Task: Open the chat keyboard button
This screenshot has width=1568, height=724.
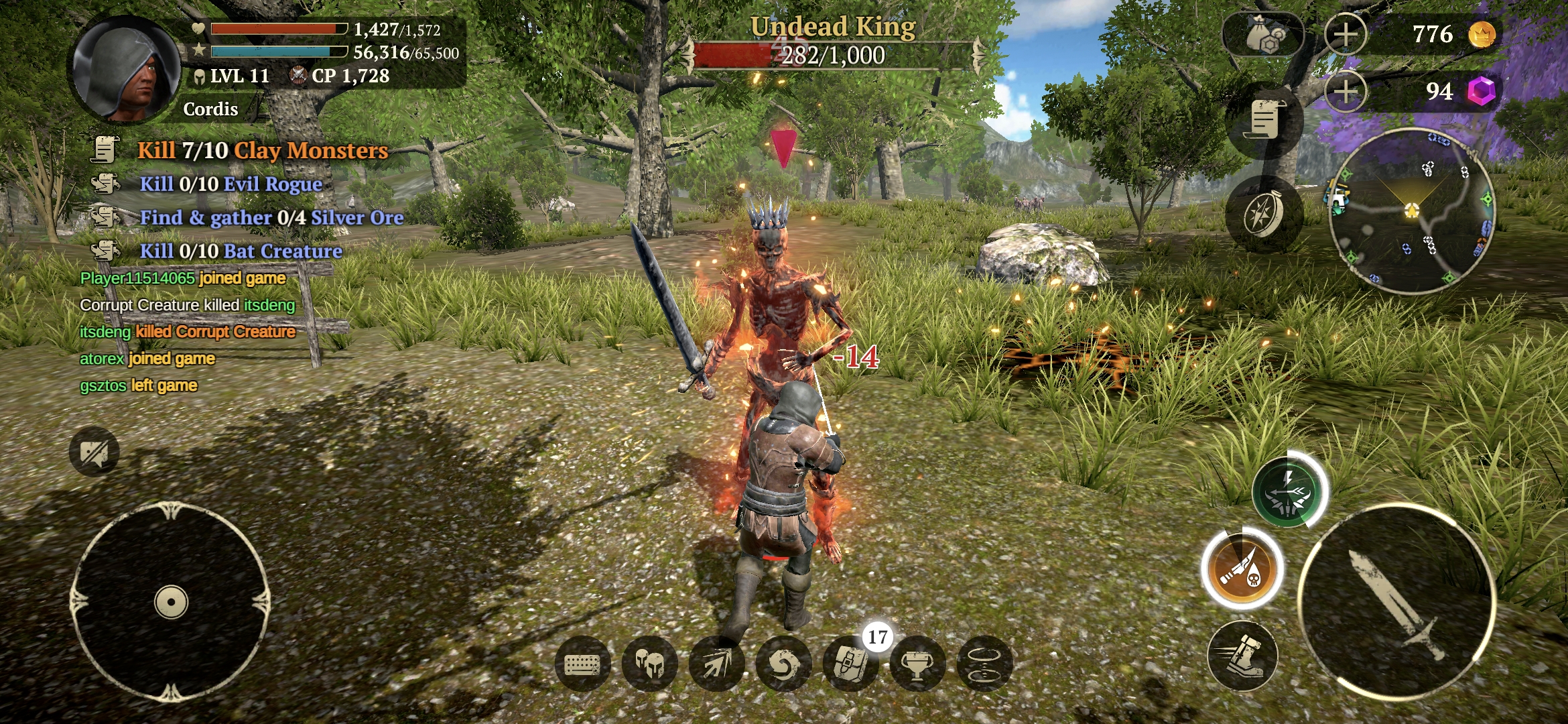Action: (x=582, y=664)
